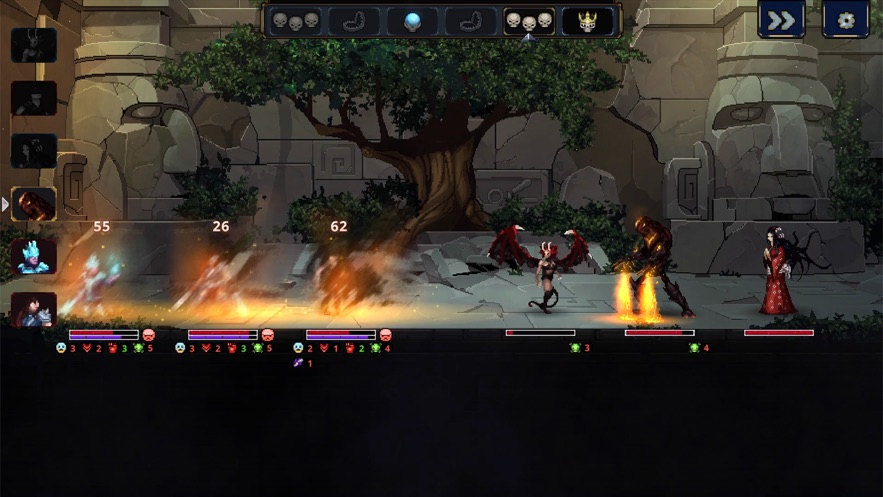Speed up battle with the fast-forward button
The width and height of the screenshot is (883, 497).
781,20
